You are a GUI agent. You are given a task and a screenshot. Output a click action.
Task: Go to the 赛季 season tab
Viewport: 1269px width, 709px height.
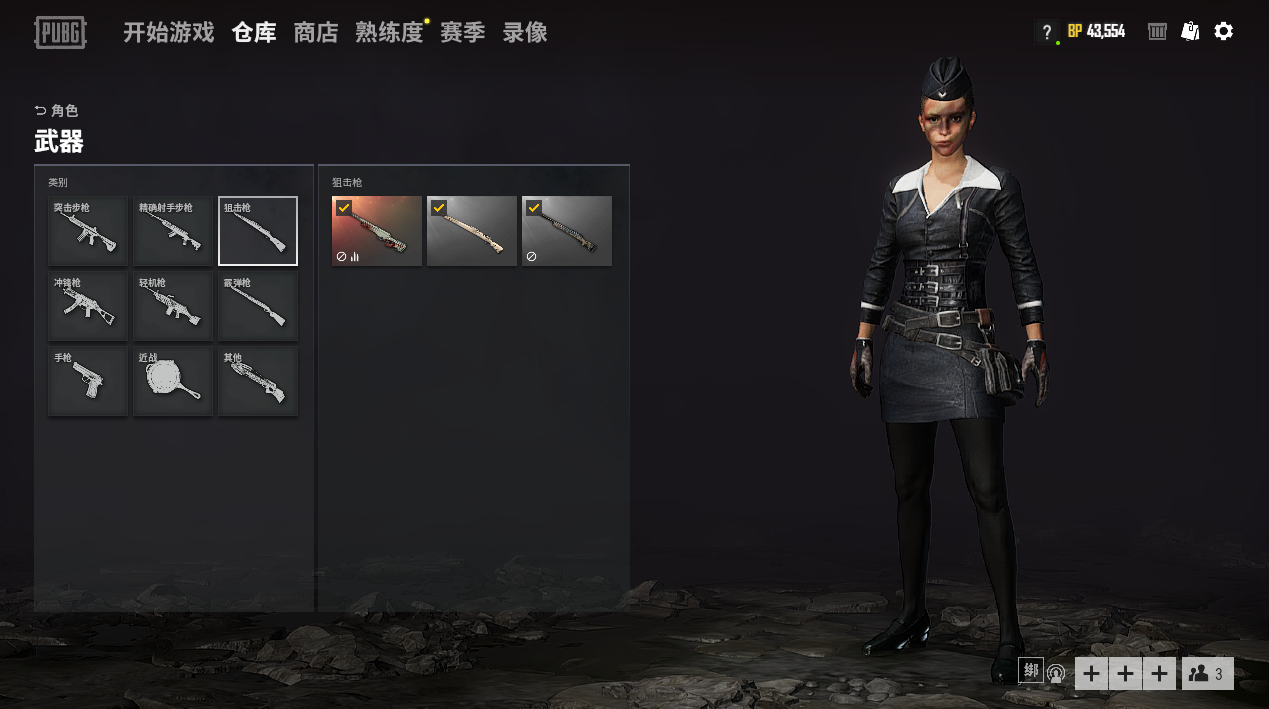(x=462, y=33)
